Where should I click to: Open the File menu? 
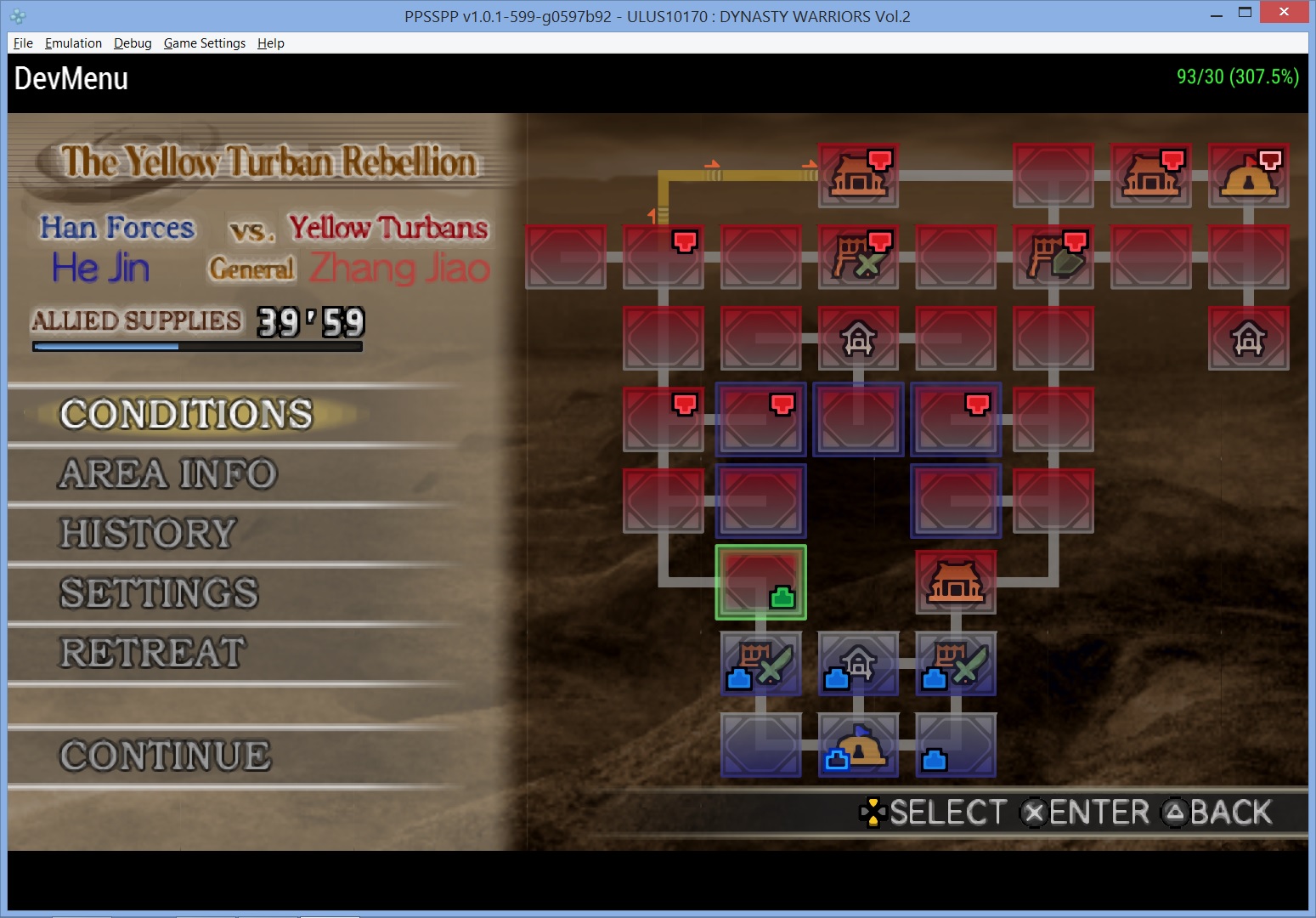click(23, 43)
